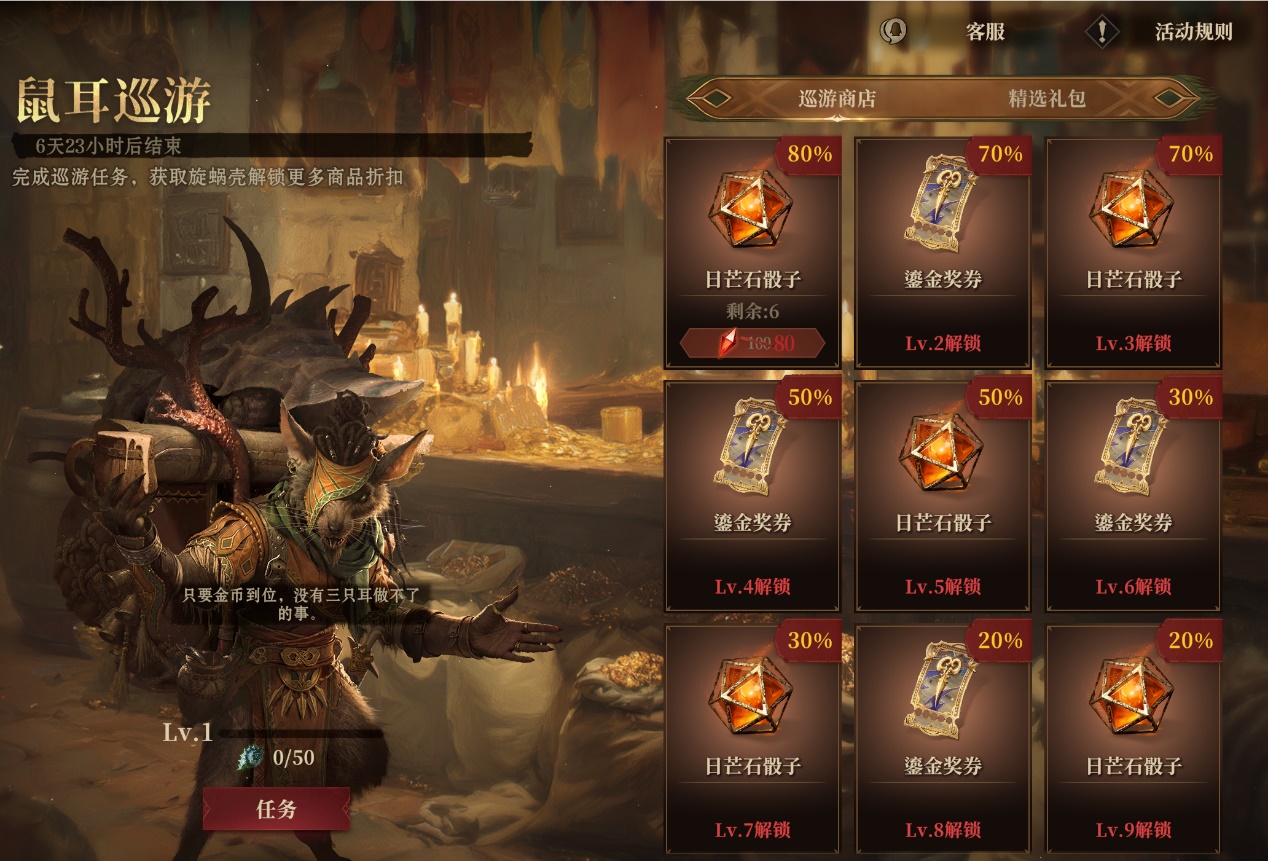Open the 任务 tasks button

click(276, 809)
